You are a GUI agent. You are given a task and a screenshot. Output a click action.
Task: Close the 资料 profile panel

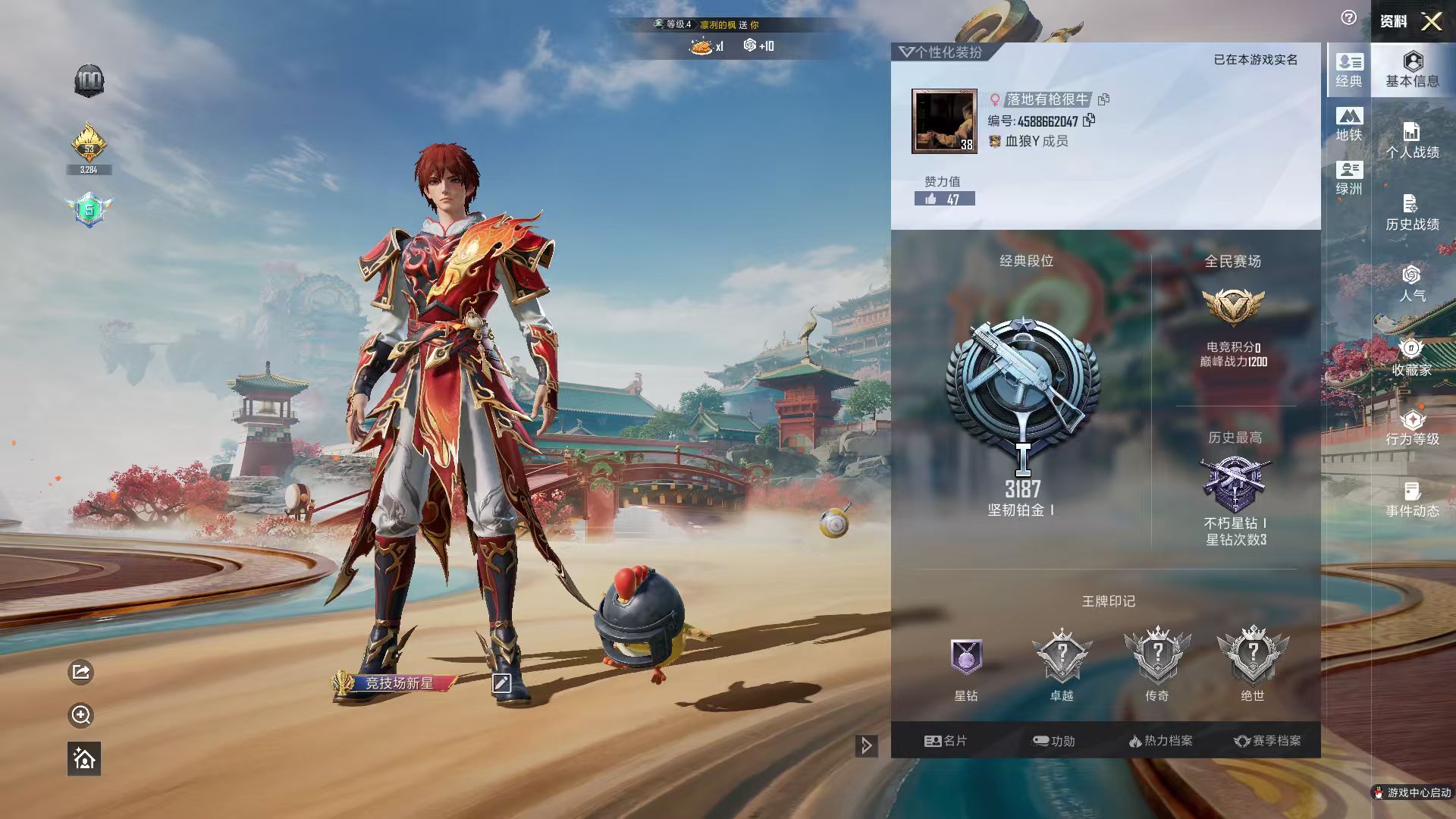pyautogui.click(x=1431, y=21)
